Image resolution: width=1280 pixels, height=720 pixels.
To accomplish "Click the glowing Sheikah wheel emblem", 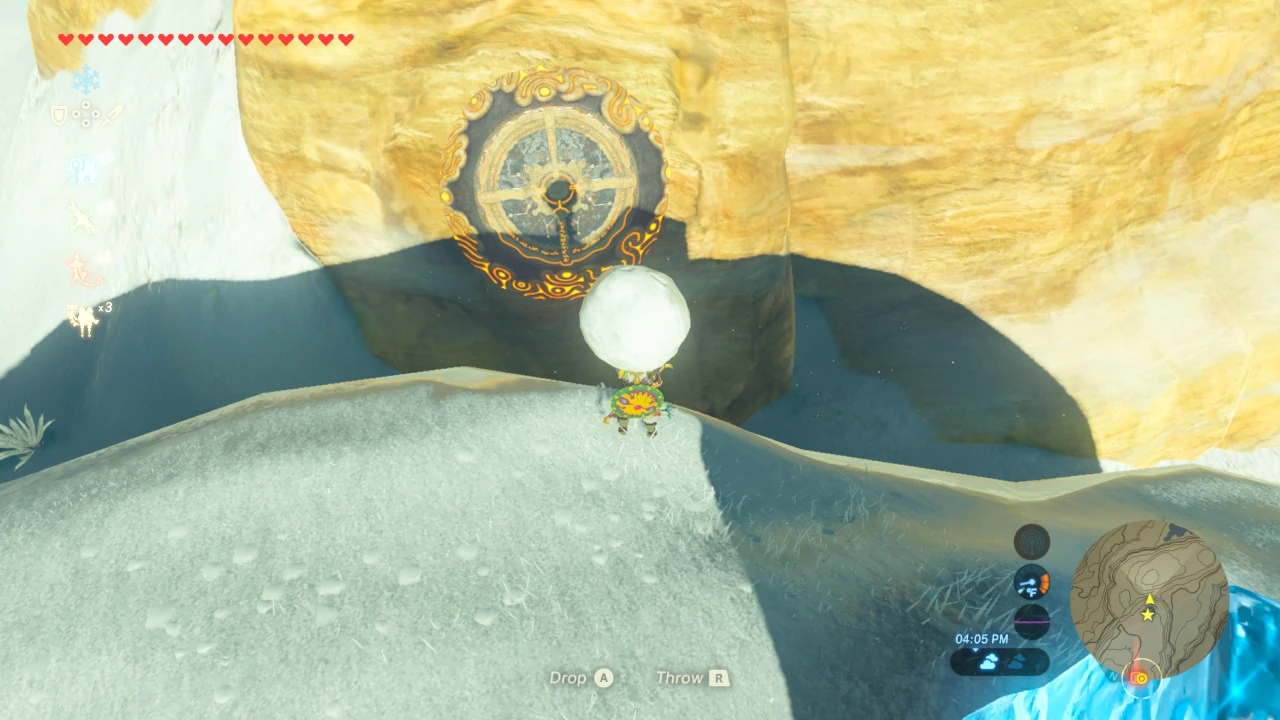I will (x=552, y=180).
